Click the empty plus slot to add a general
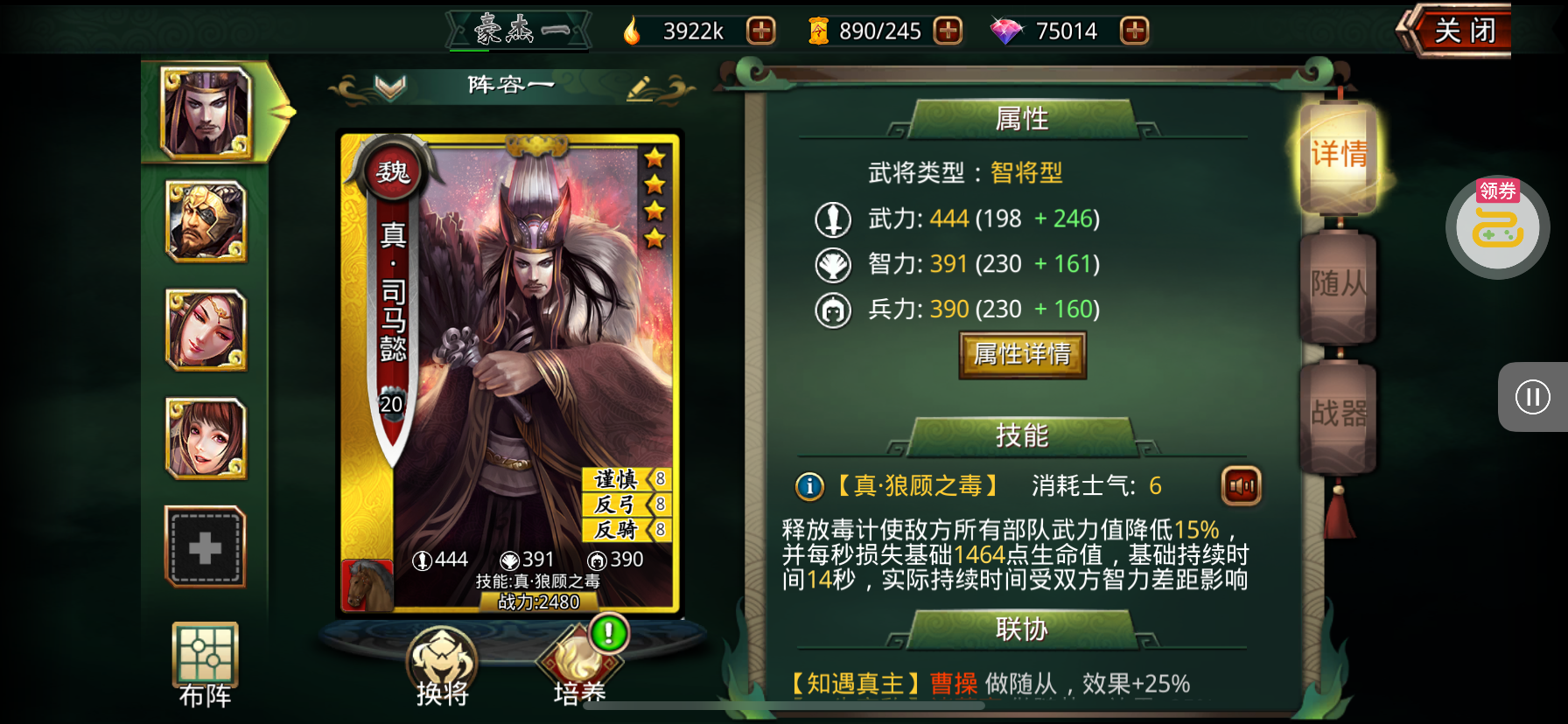This screenshot has width=1568, height=724. (206, 546)
